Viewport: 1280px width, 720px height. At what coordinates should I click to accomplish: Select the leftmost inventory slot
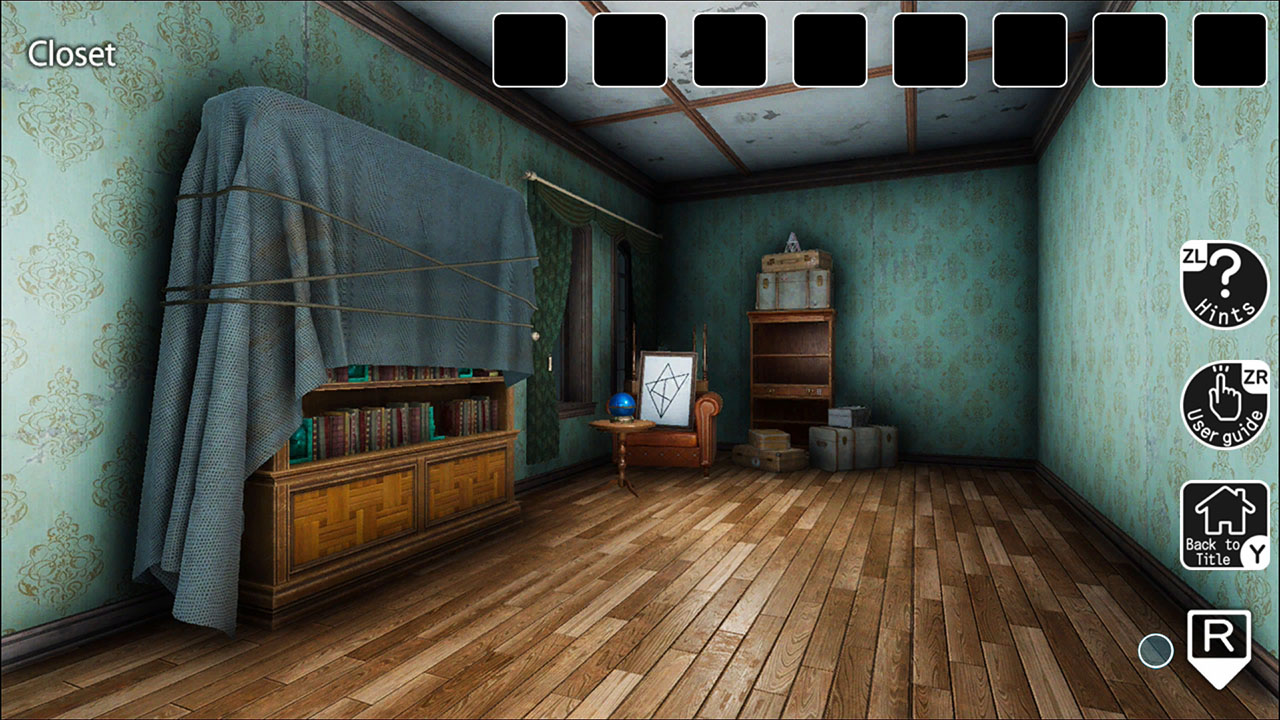tap(530, 50)
